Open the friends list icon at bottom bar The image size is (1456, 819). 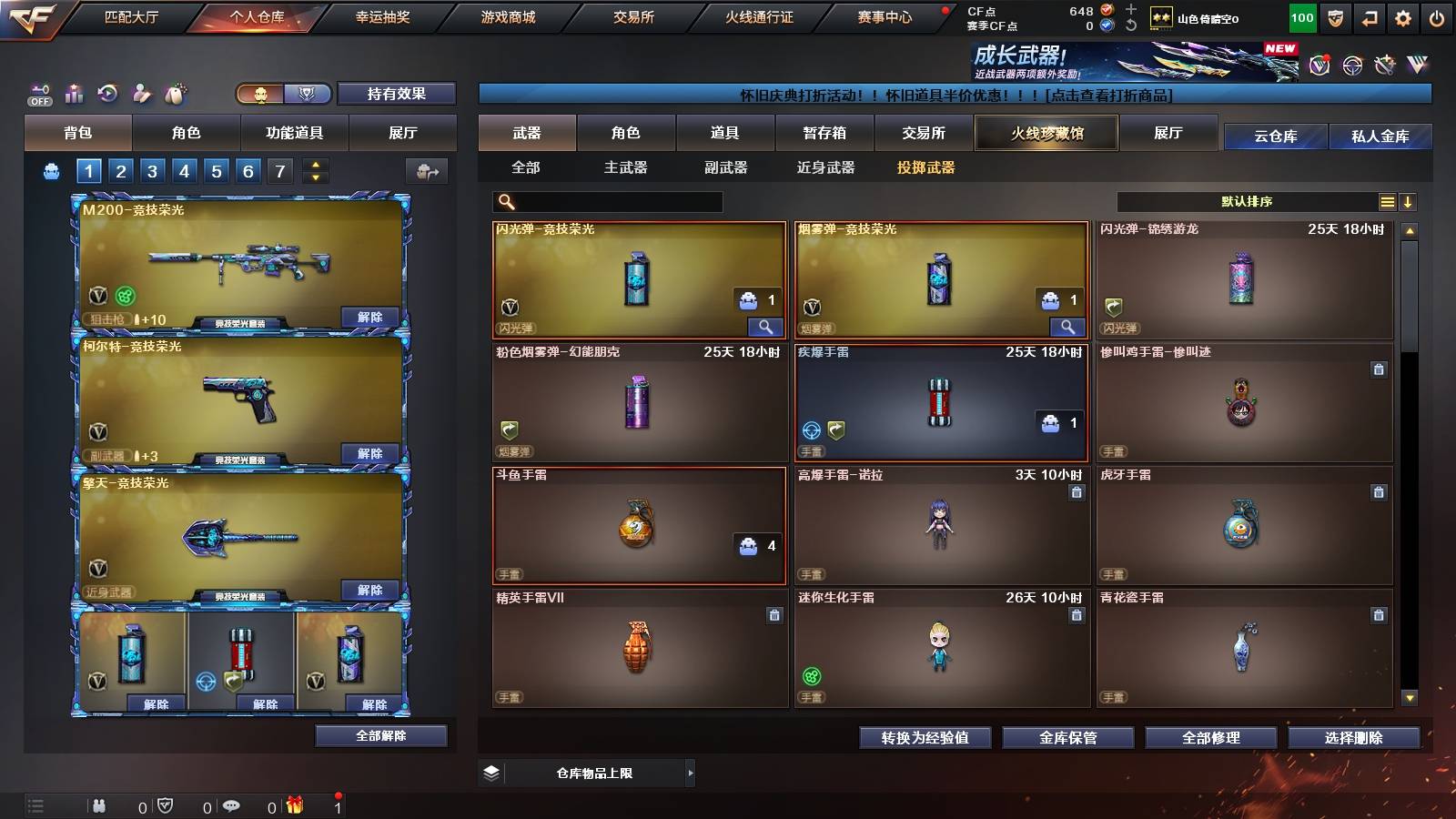98,805
